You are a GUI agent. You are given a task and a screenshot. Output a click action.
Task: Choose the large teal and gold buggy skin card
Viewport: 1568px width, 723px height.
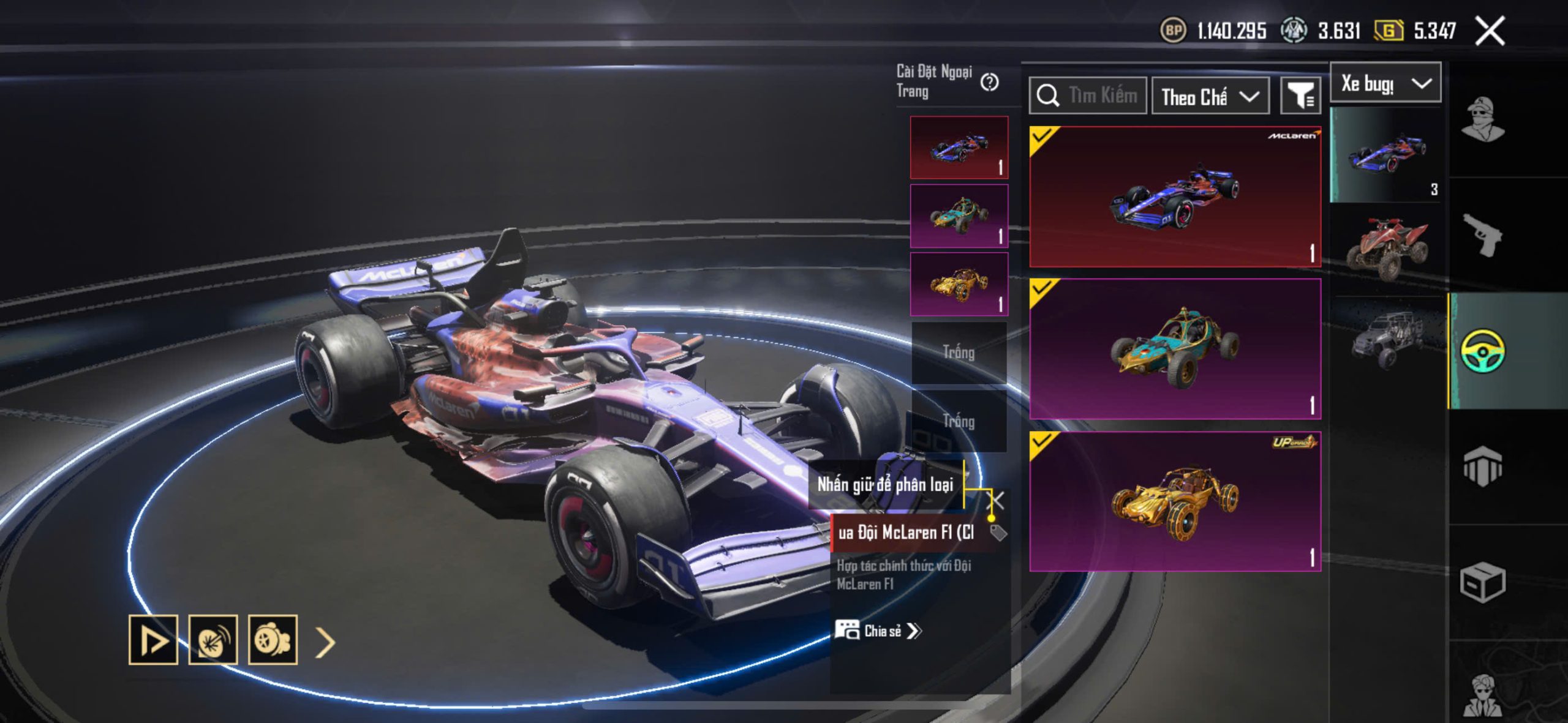pos(1175,349)
